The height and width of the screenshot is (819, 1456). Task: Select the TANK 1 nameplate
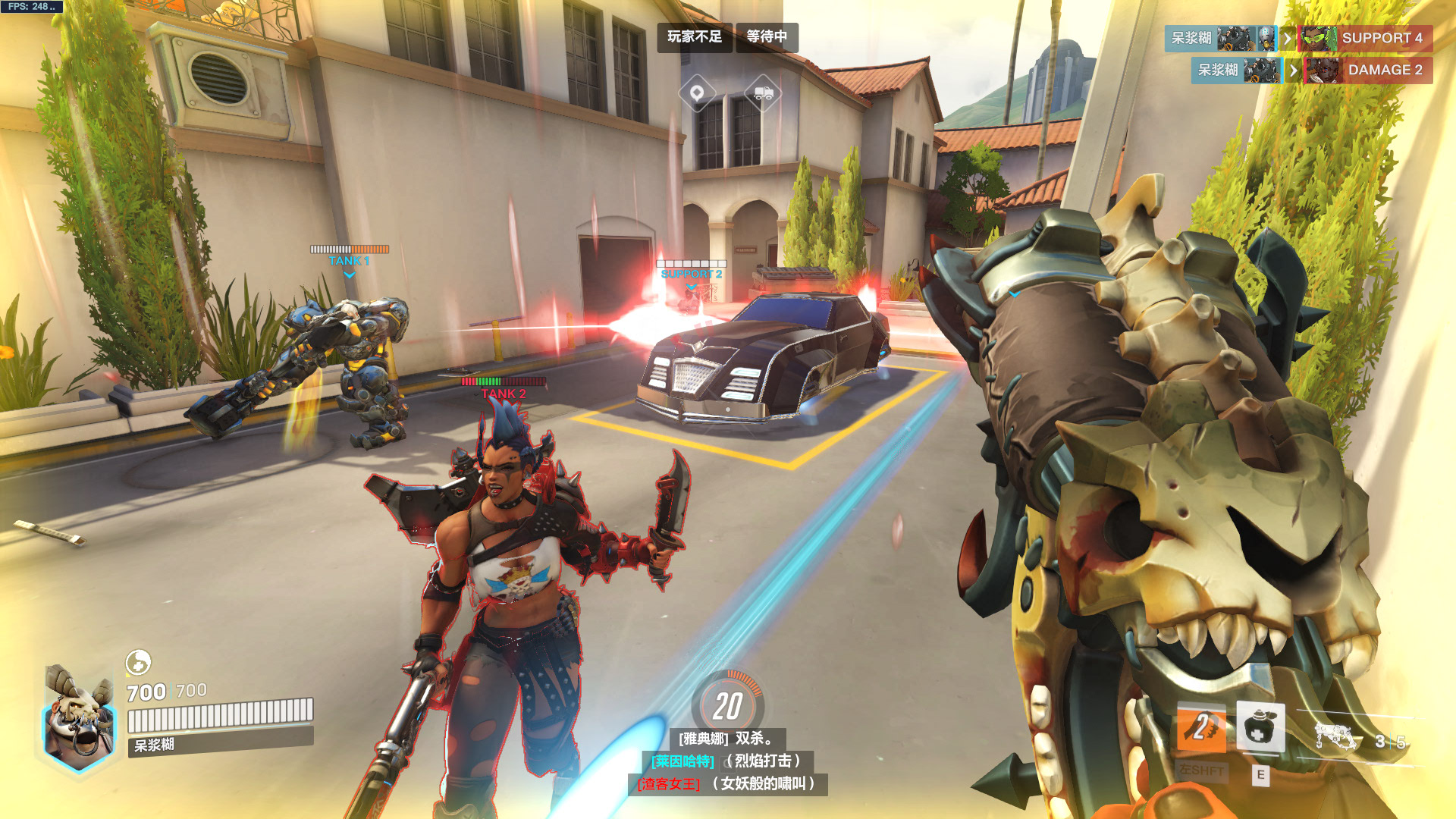click(348, 260)
